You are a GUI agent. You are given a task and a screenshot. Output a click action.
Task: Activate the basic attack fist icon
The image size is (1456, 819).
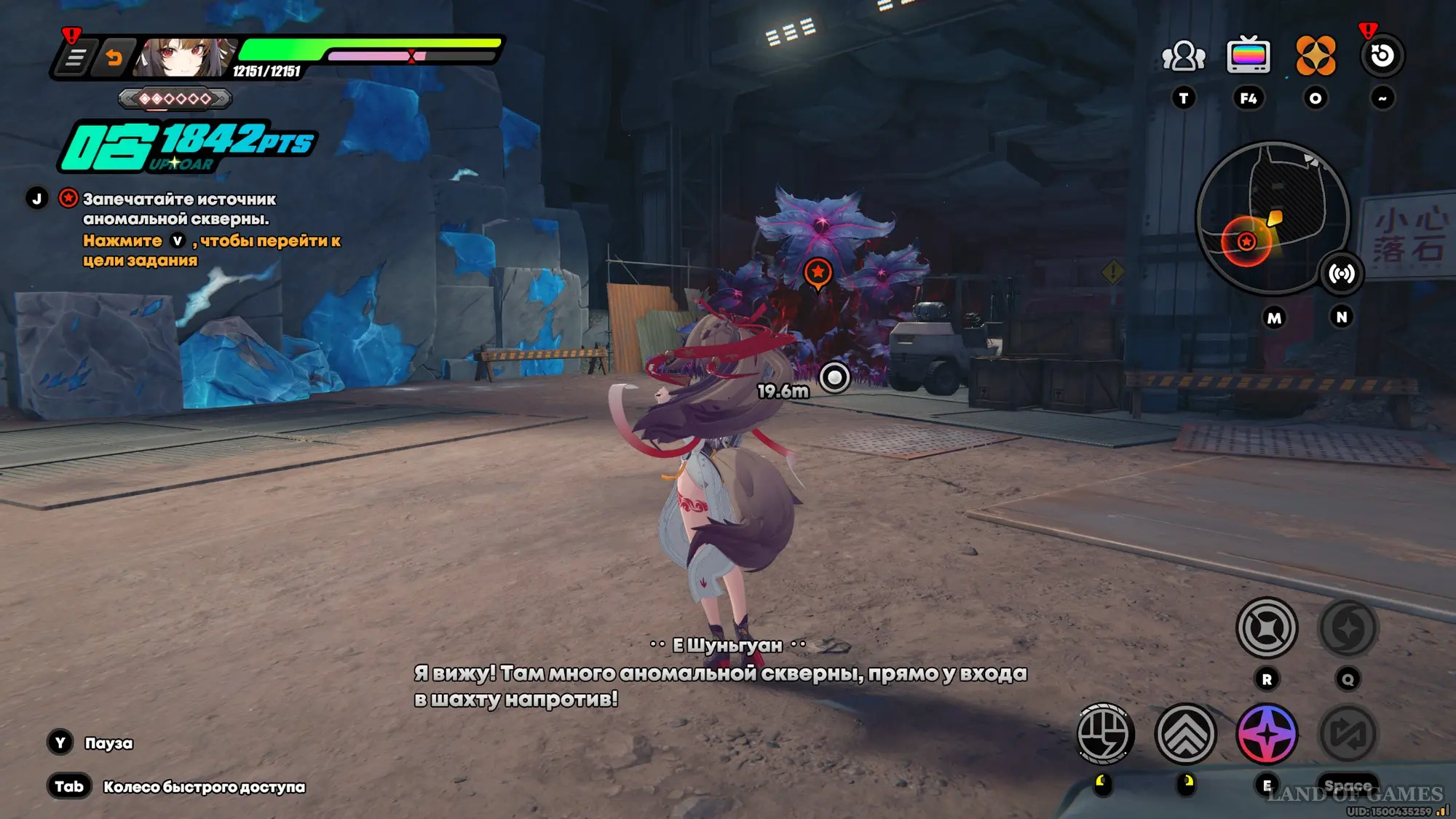point(1104,734)
